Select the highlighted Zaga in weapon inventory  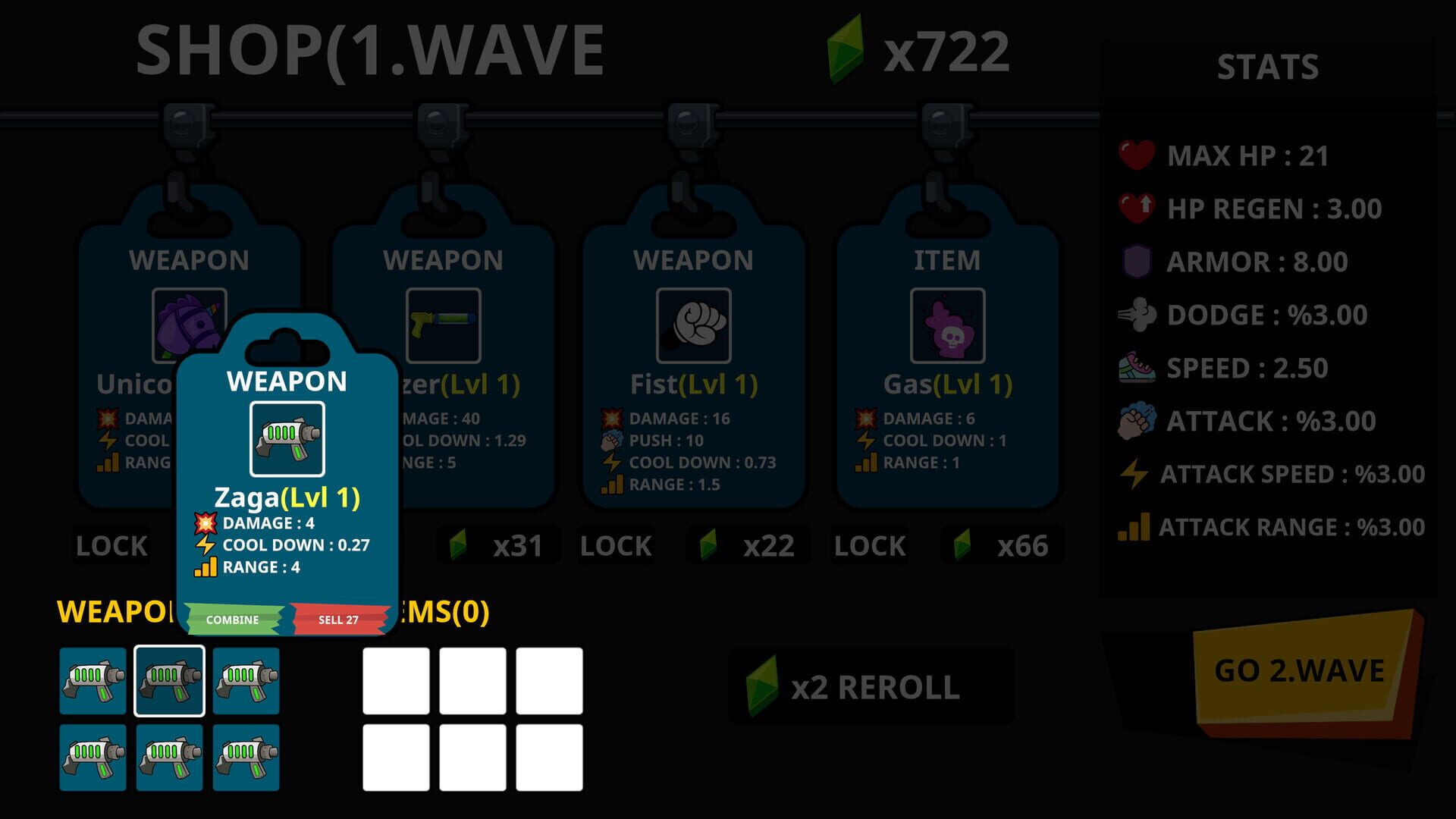170,680
